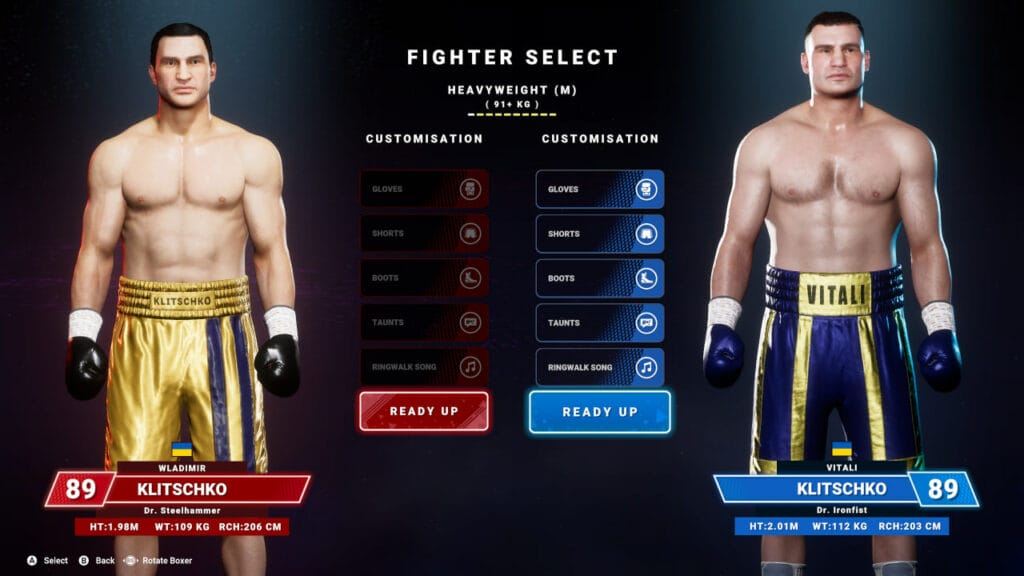
Task: Choose the red Shorts customisation option
Action: click(x=424, y=234)
